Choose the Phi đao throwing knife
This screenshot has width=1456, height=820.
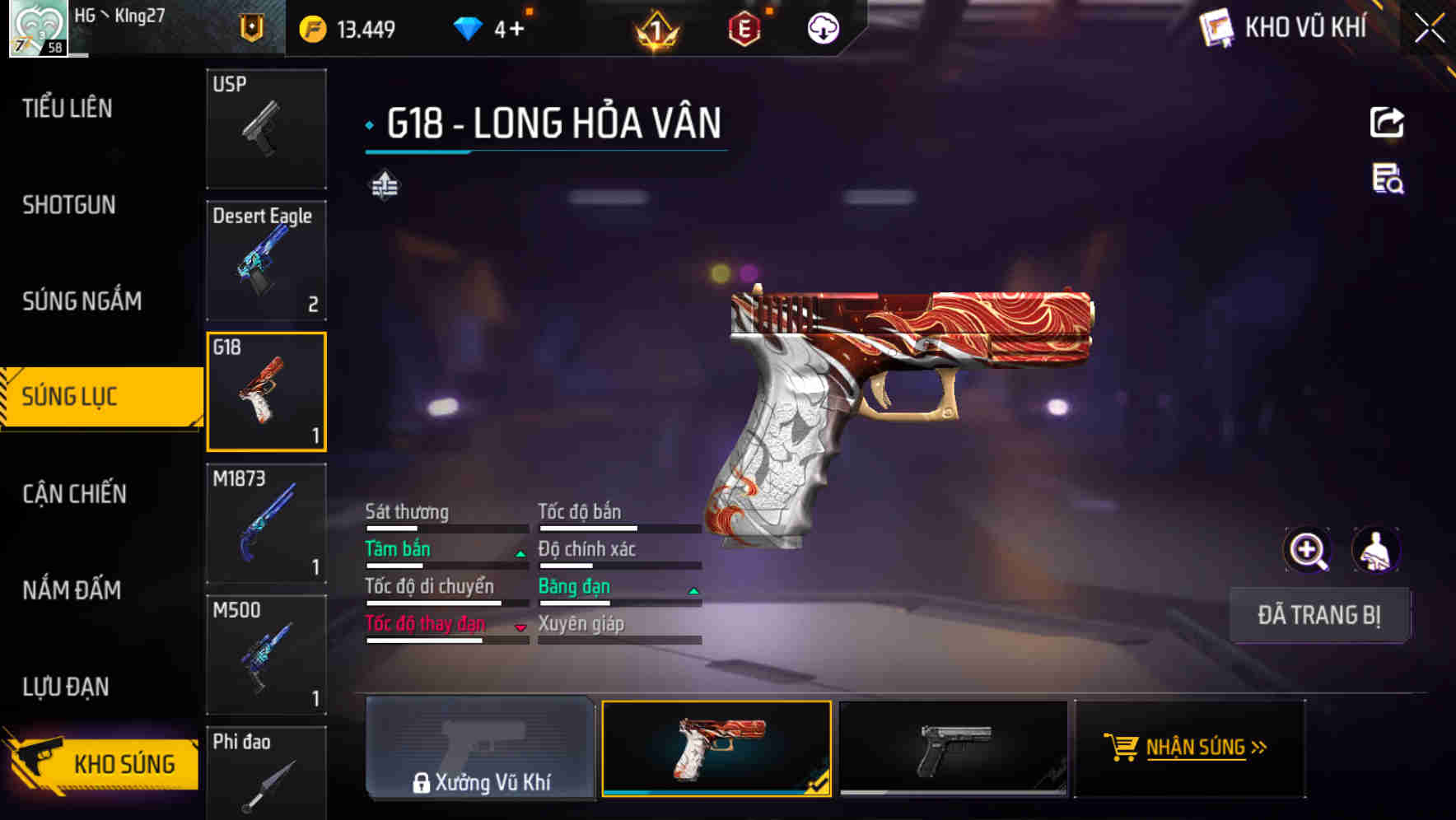(266, 772)
